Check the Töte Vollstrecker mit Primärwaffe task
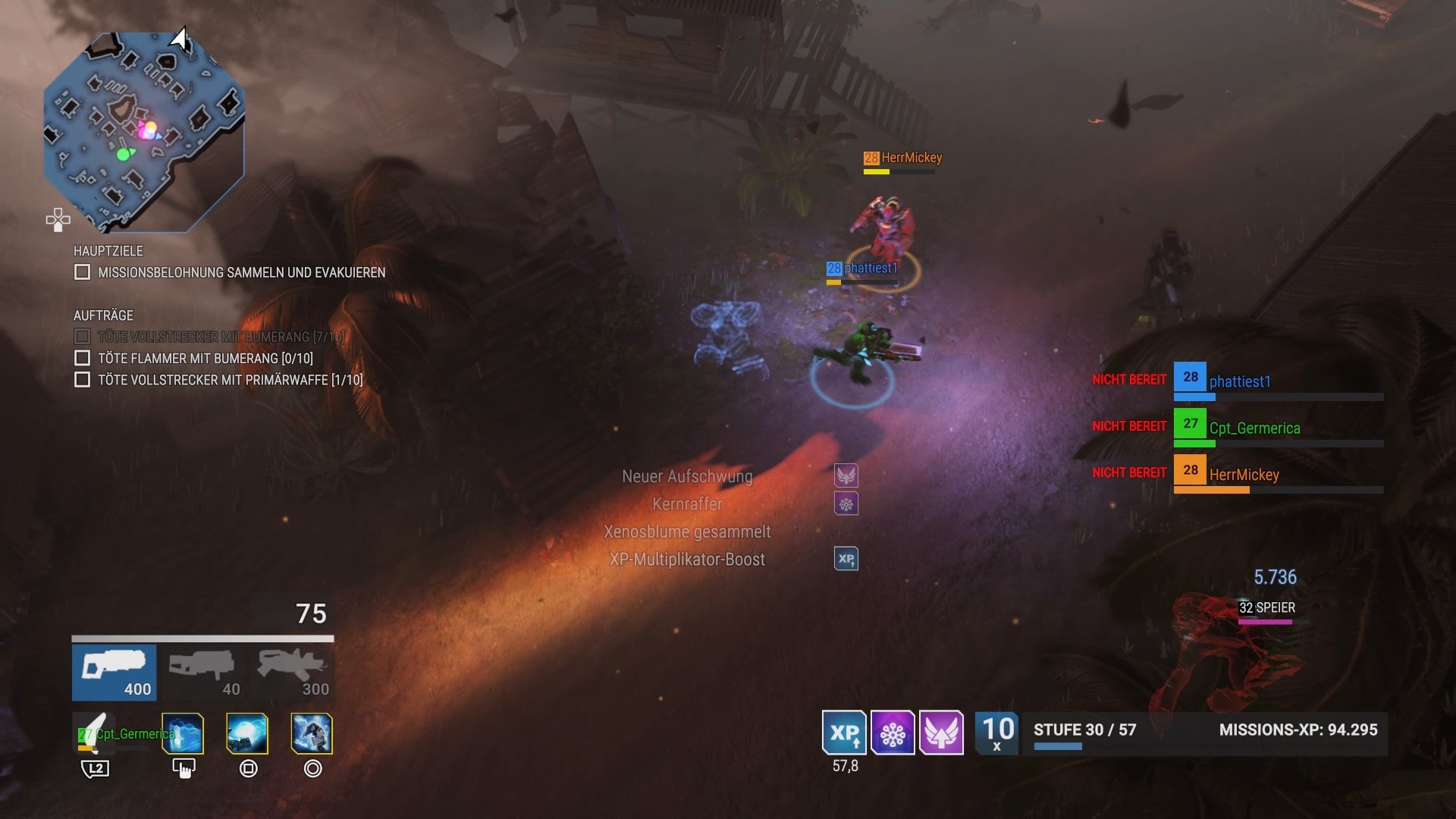The image size is (1456, 819). click(x=83, y=380)
